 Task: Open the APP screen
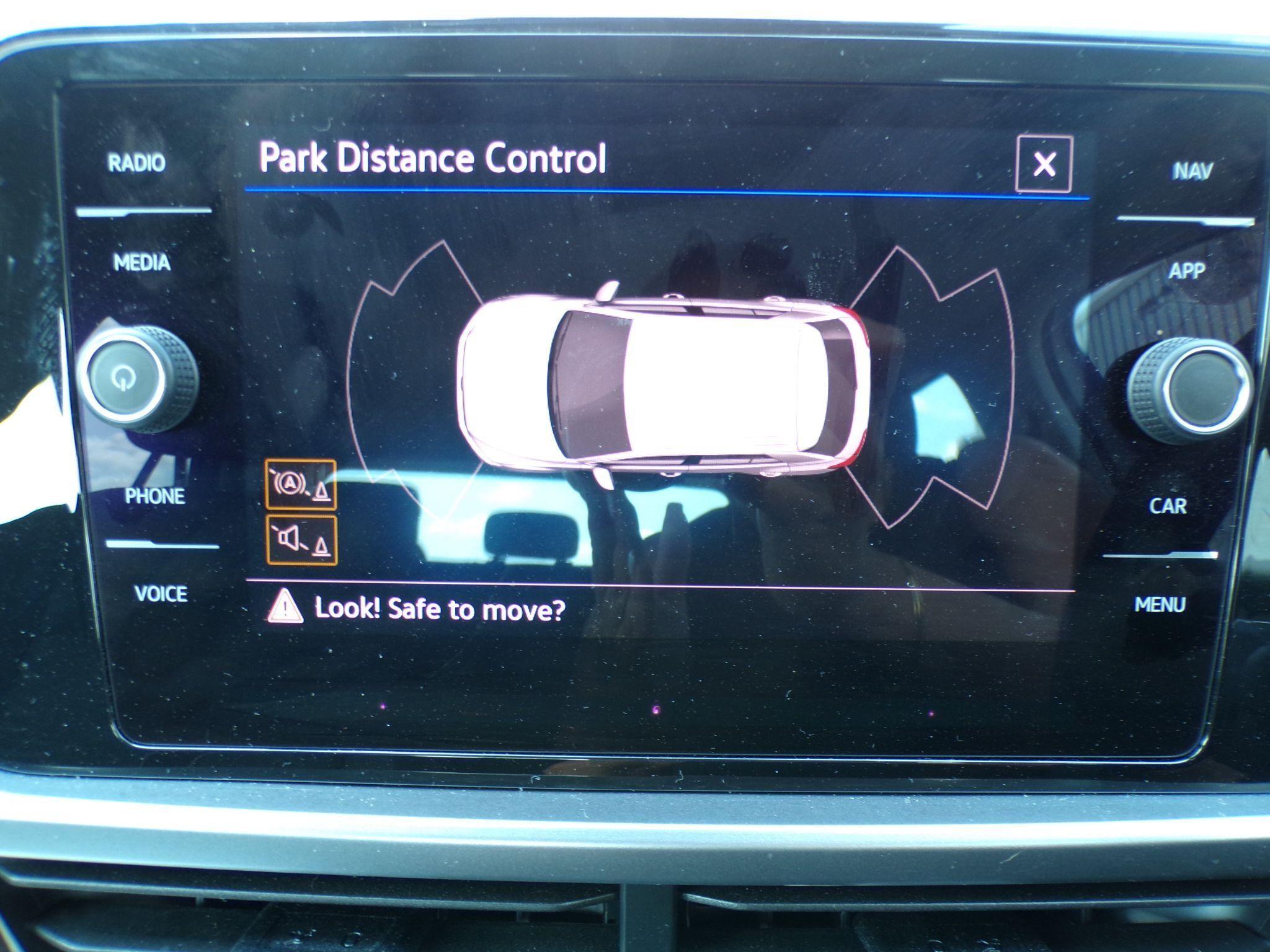click(1187, 271)
